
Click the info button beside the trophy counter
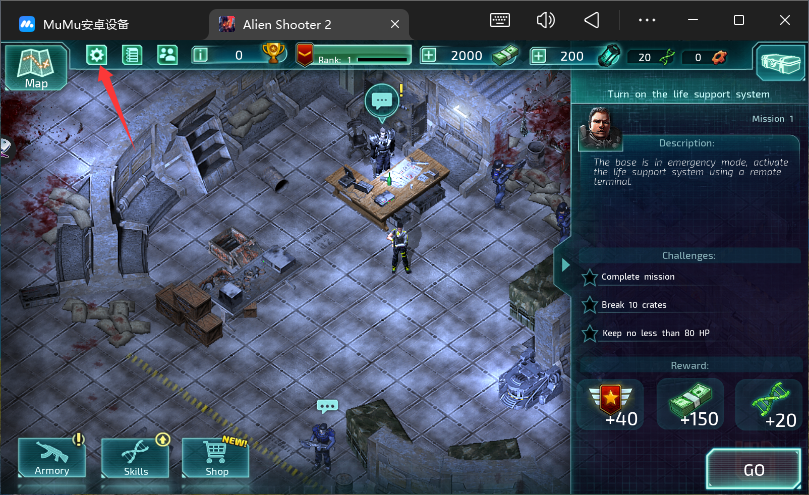(x=200, y=56)
